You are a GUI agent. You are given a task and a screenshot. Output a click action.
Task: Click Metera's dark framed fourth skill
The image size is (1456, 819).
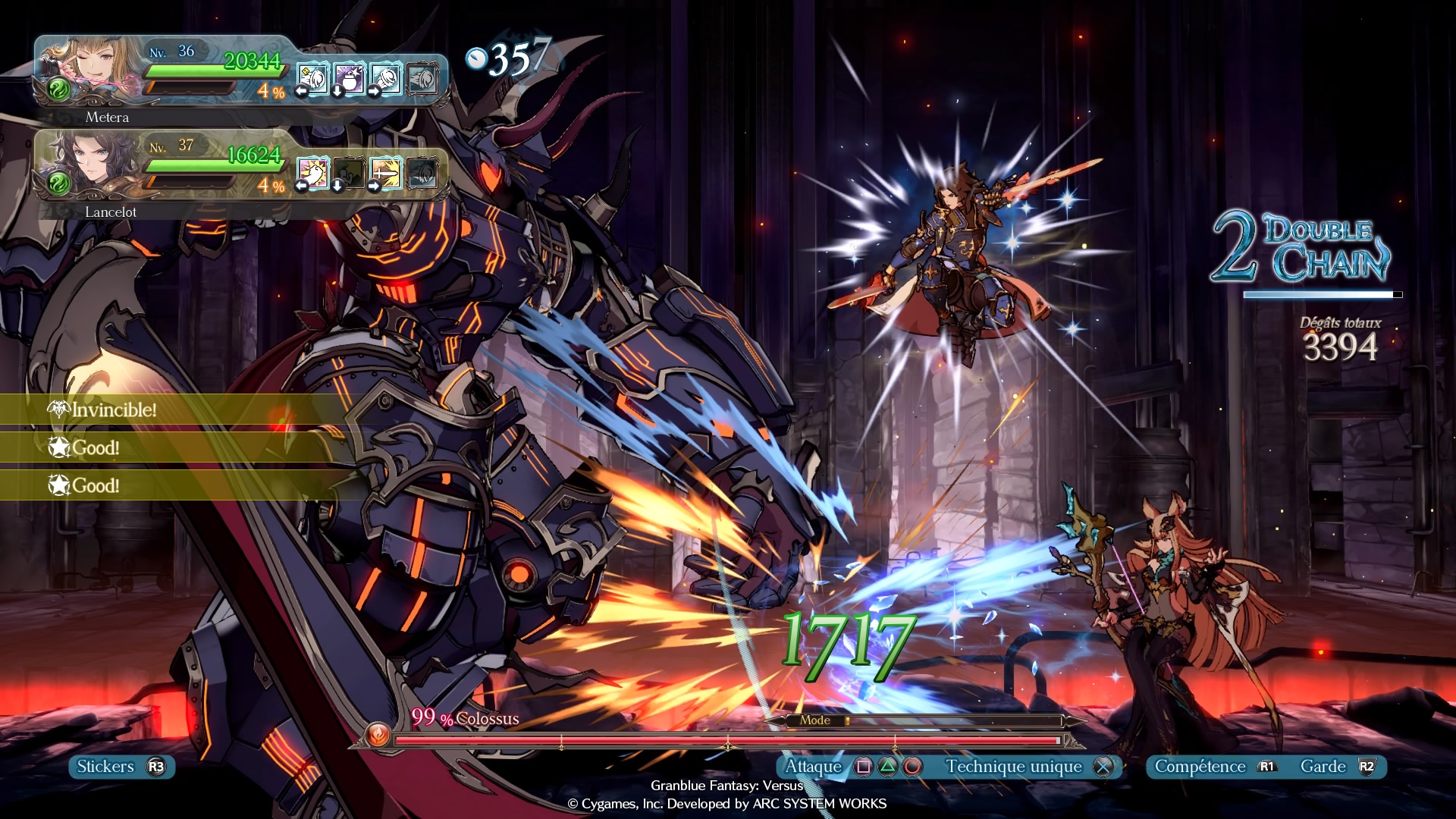coord(422,79)
